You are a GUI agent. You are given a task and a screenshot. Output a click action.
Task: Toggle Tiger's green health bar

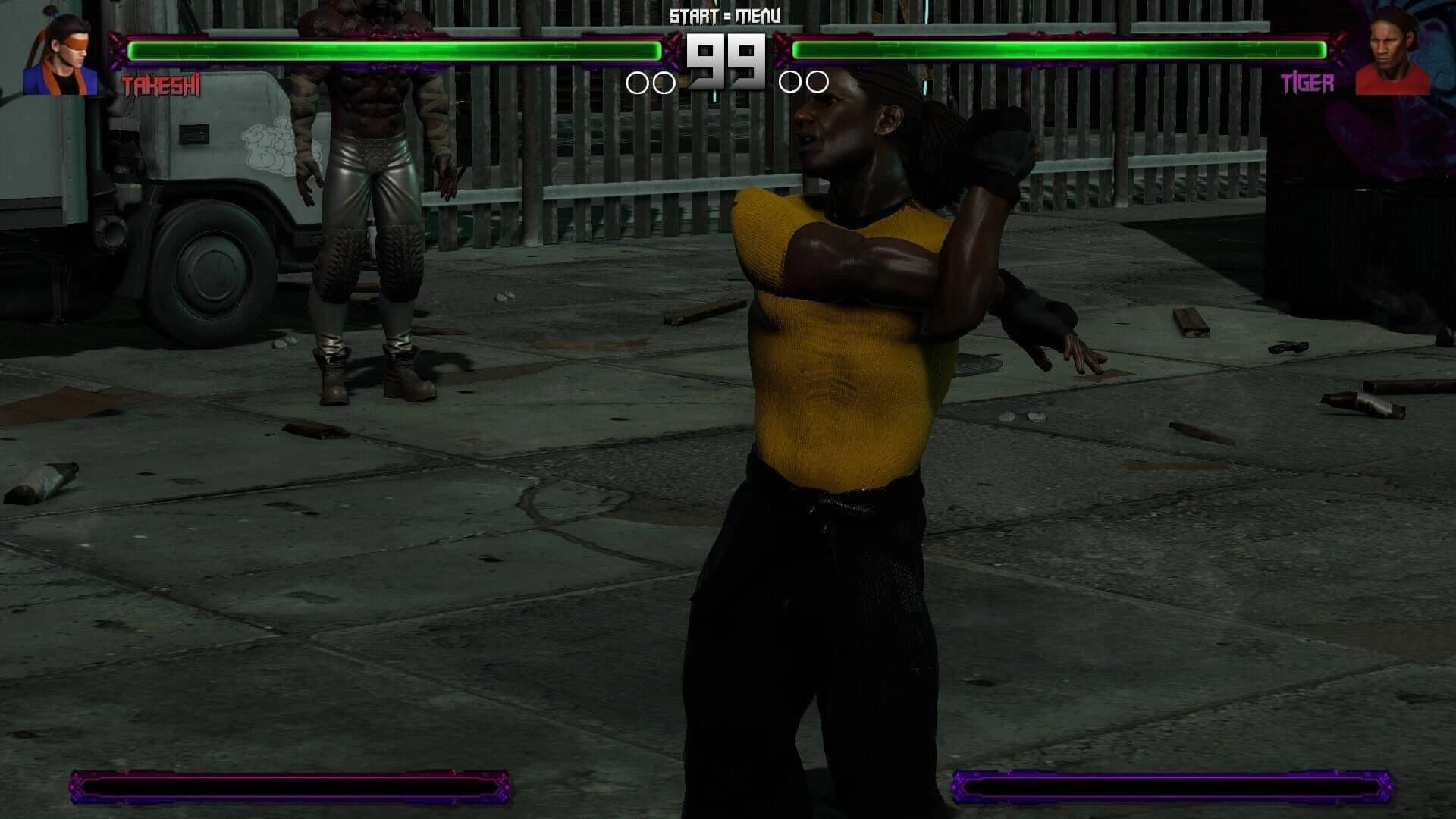pyautogui.click(x=1062, y=51)
